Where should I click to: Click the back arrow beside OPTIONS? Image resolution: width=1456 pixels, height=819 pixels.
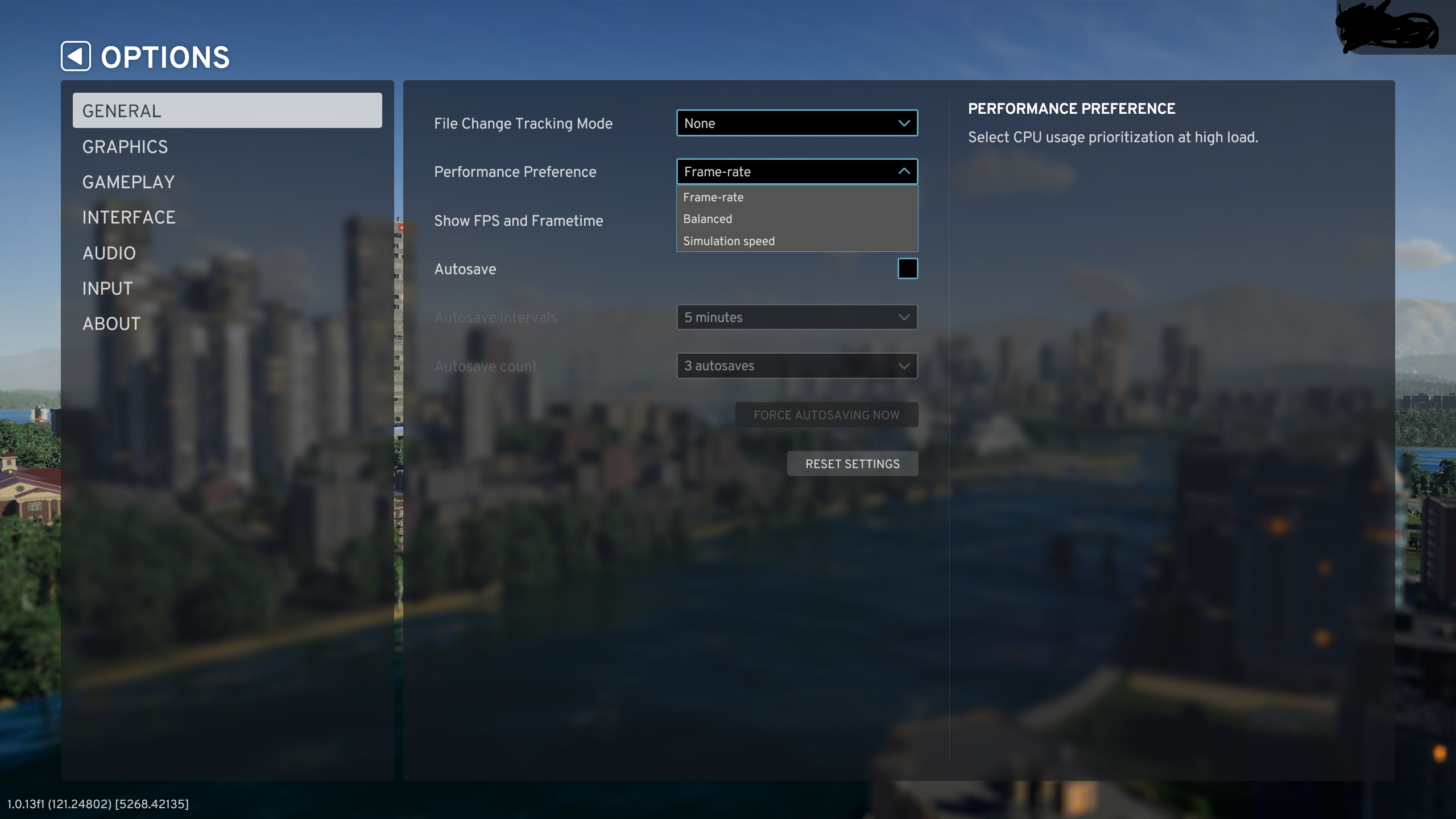(77, 56)
